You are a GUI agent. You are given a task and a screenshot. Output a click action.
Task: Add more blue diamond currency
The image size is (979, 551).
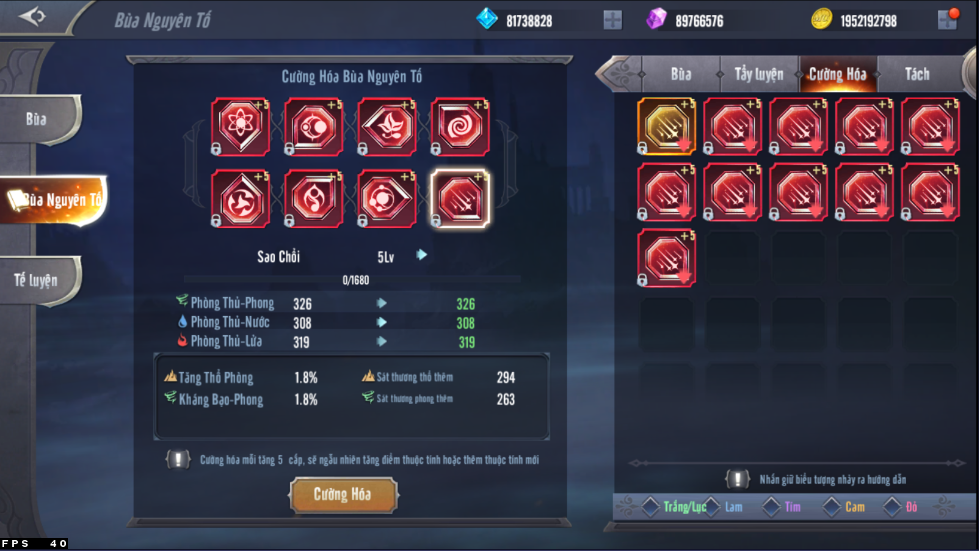click(x=612, y=20)
